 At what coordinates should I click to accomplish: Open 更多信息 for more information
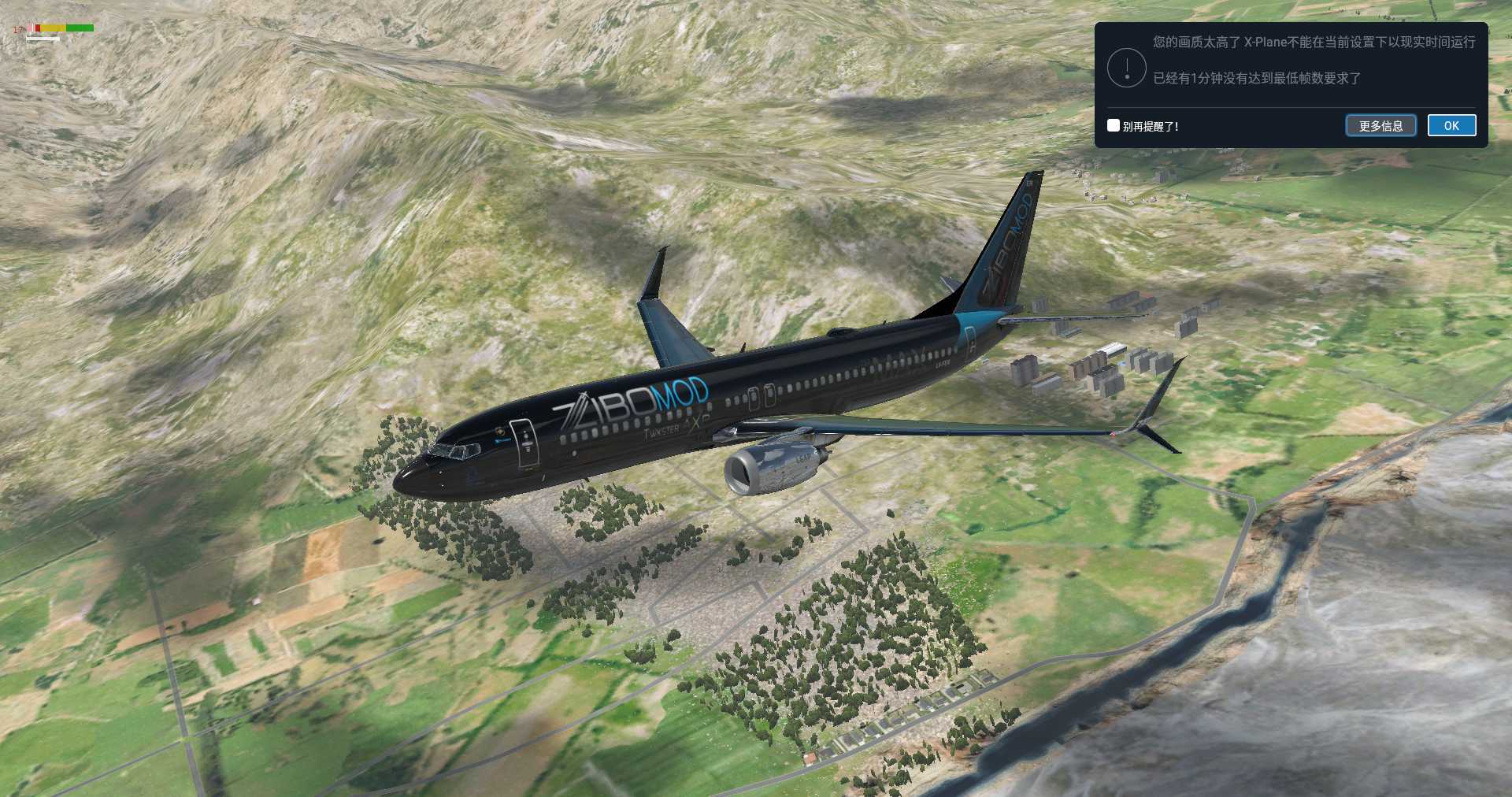coord(1380,126)
